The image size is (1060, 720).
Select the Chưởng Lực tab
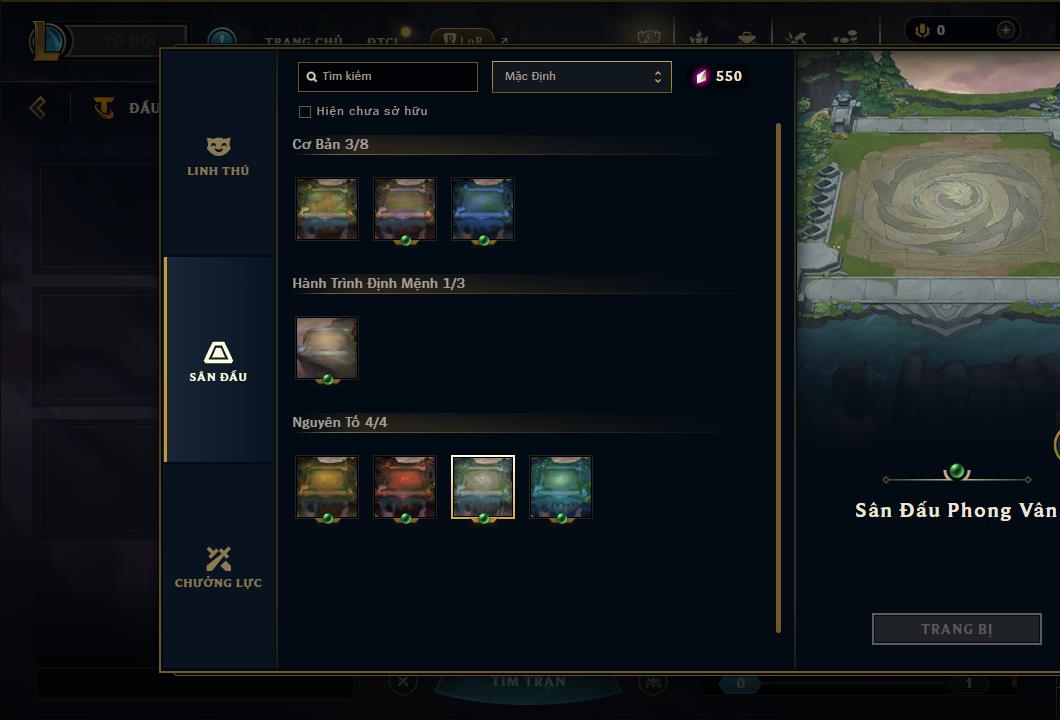click(218, 567)
